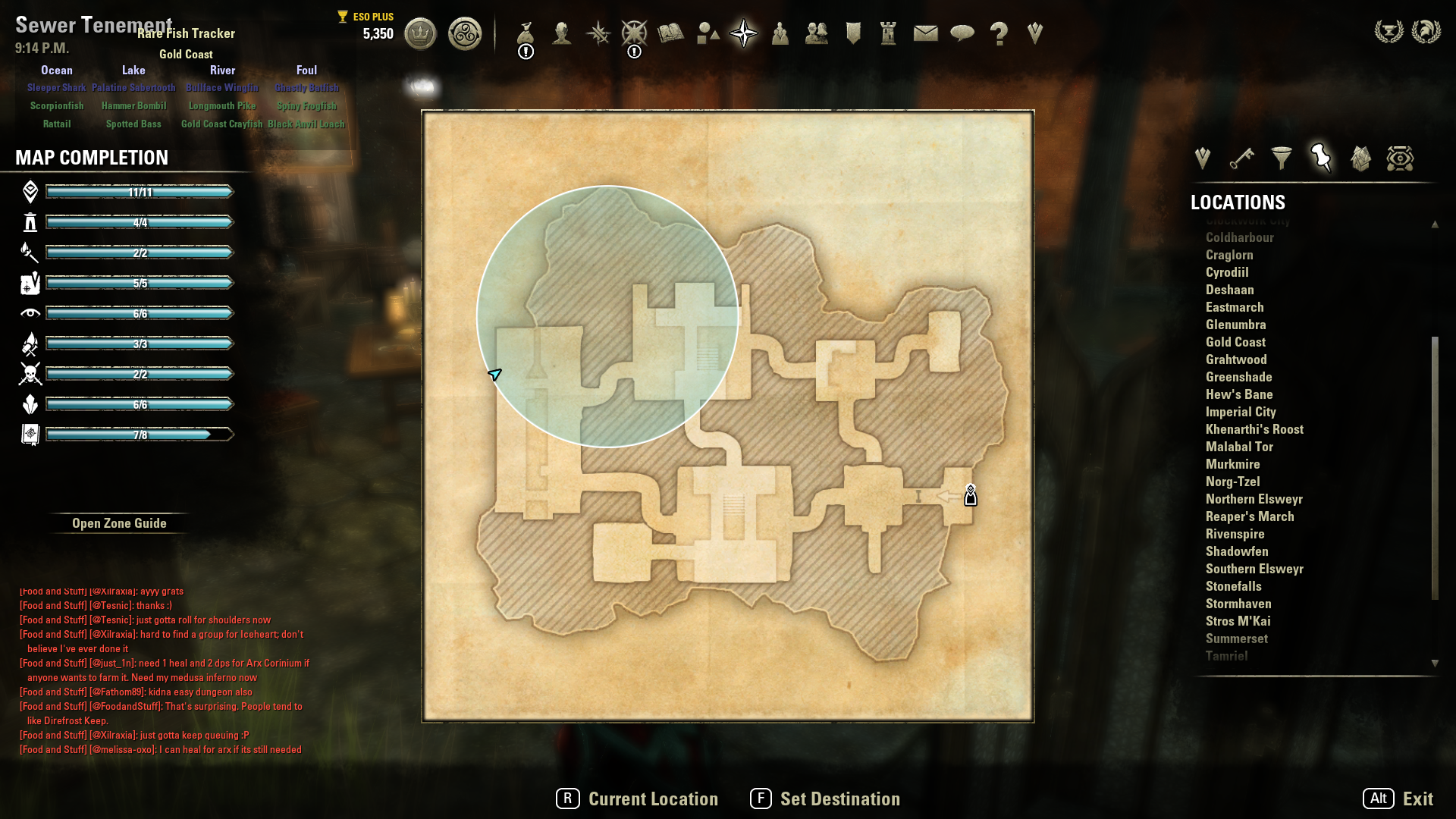Choose Gold Coast in the locations list
1456x819 pixels.
pos(1235,342)
